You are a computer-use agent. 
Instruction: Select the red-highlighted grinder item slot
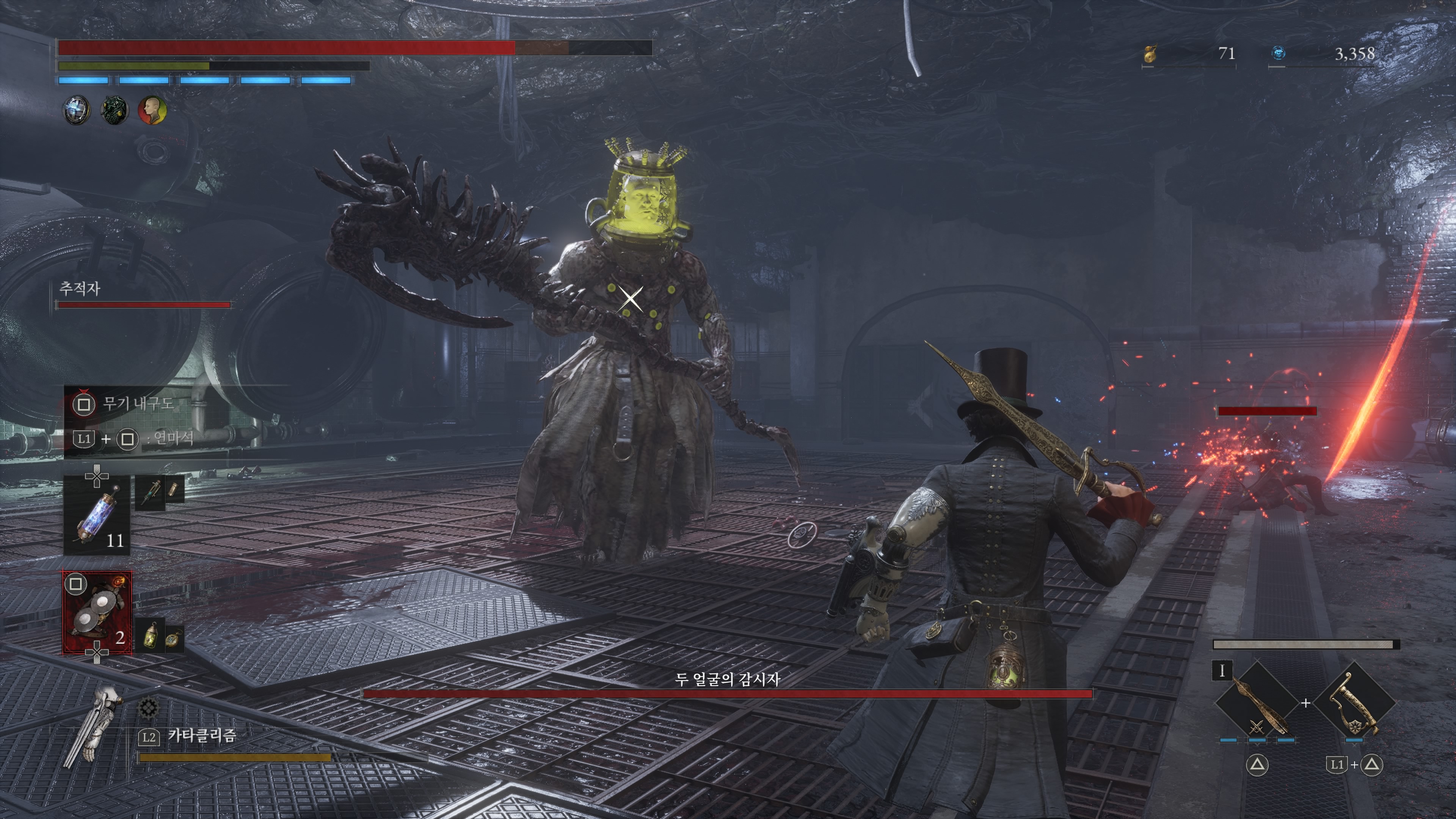(x=97, y=613)
